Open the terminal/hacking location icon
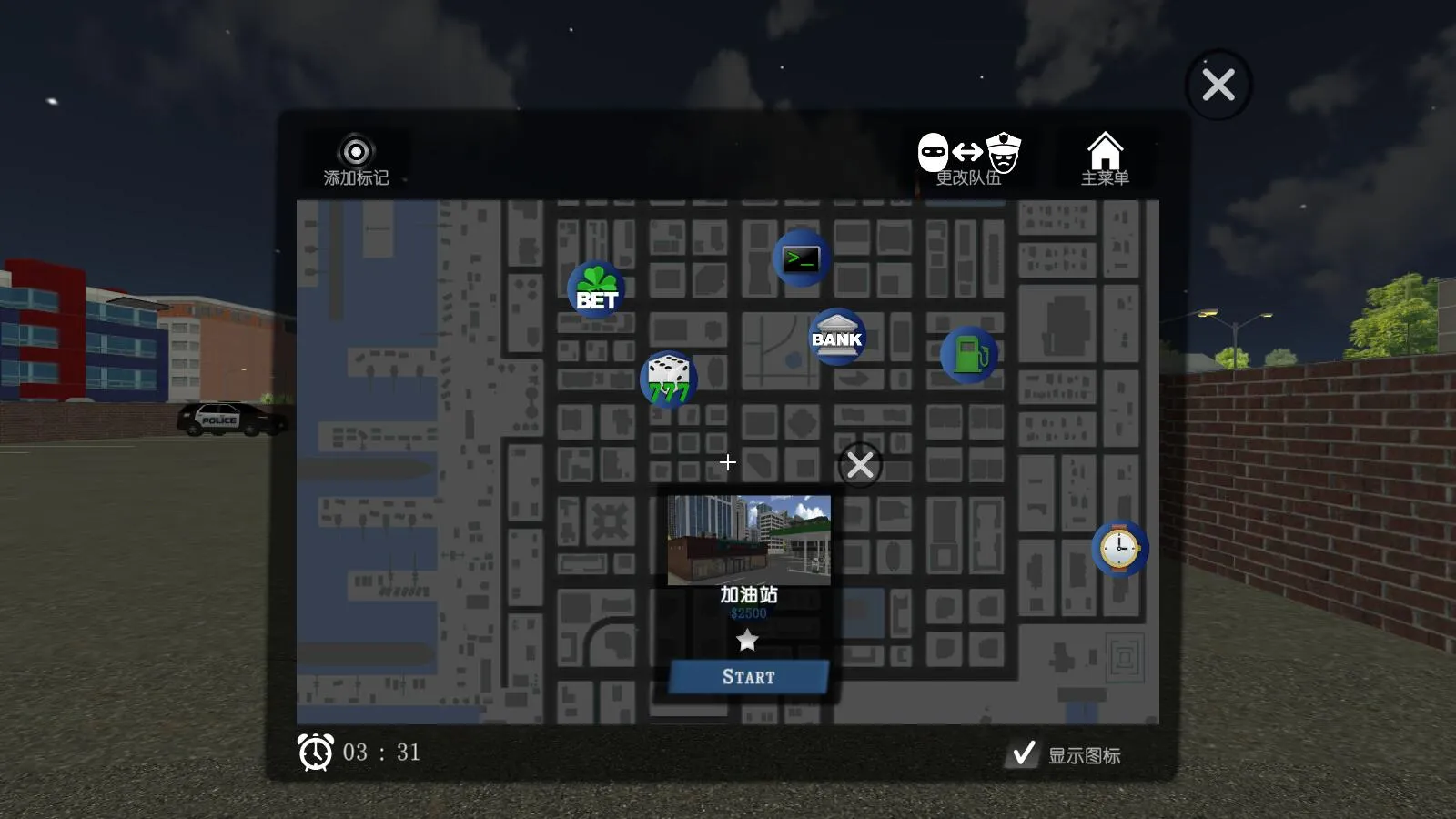This screenshot has height=819, width=1456. point(802,258)
